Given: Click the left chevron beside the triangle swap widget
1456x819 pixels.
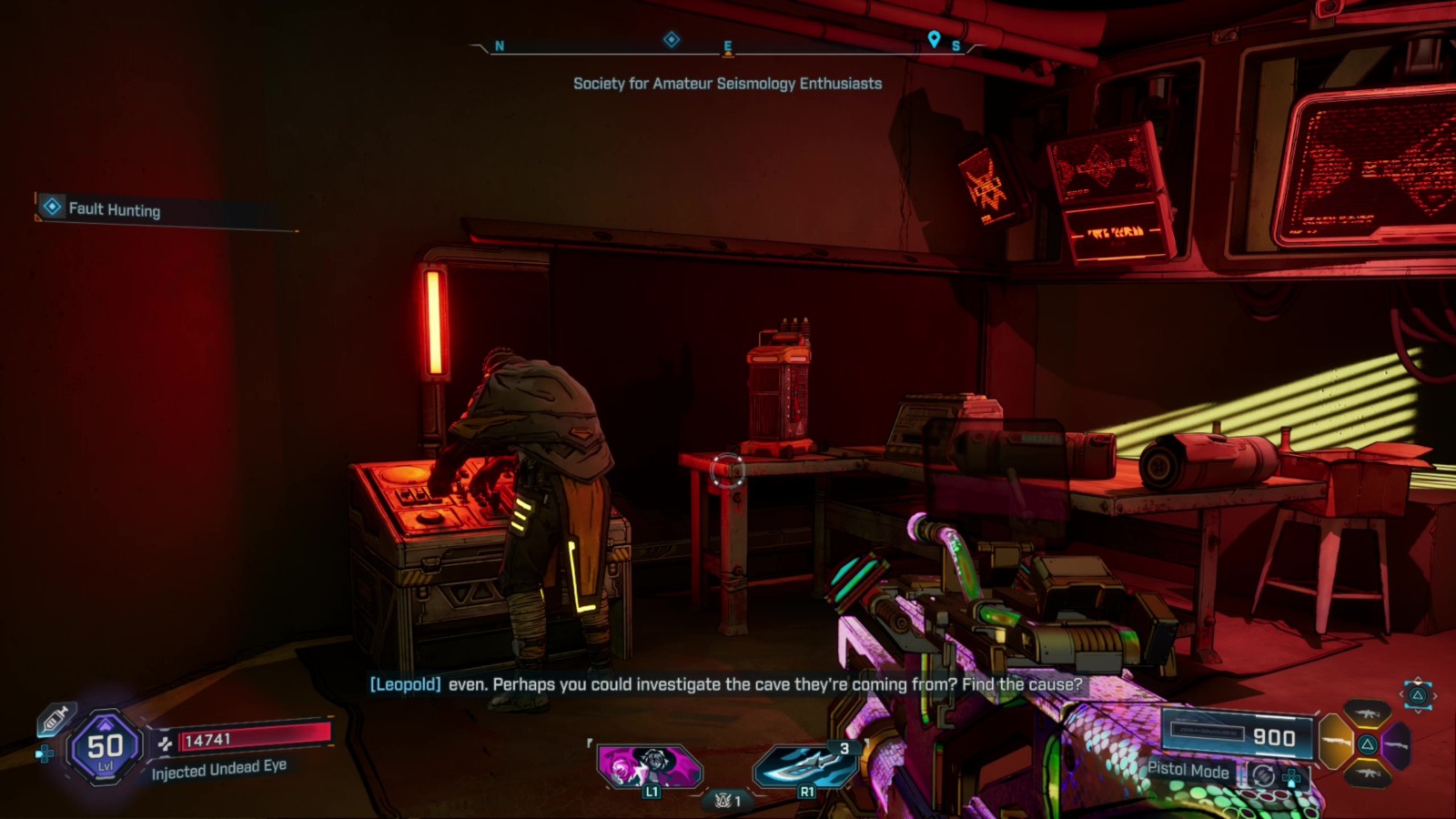Looking at the screenshot, I should [1401, 696].
